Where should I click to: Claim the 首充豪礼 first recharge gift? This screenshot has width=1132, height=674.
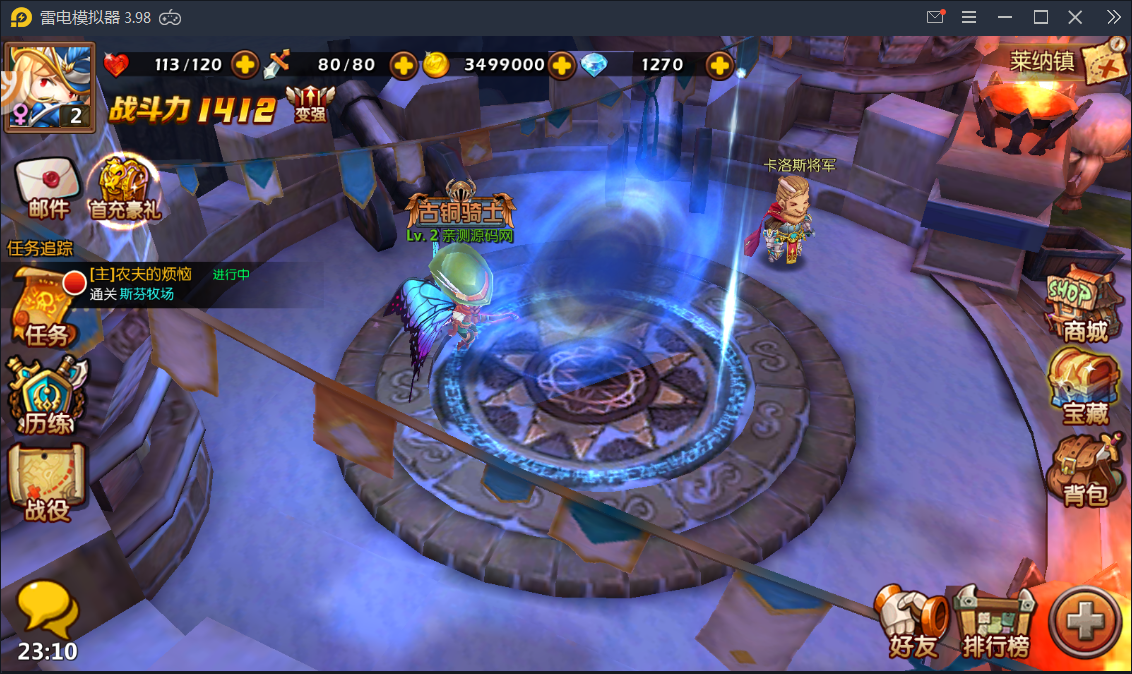(x=125, y=189)
